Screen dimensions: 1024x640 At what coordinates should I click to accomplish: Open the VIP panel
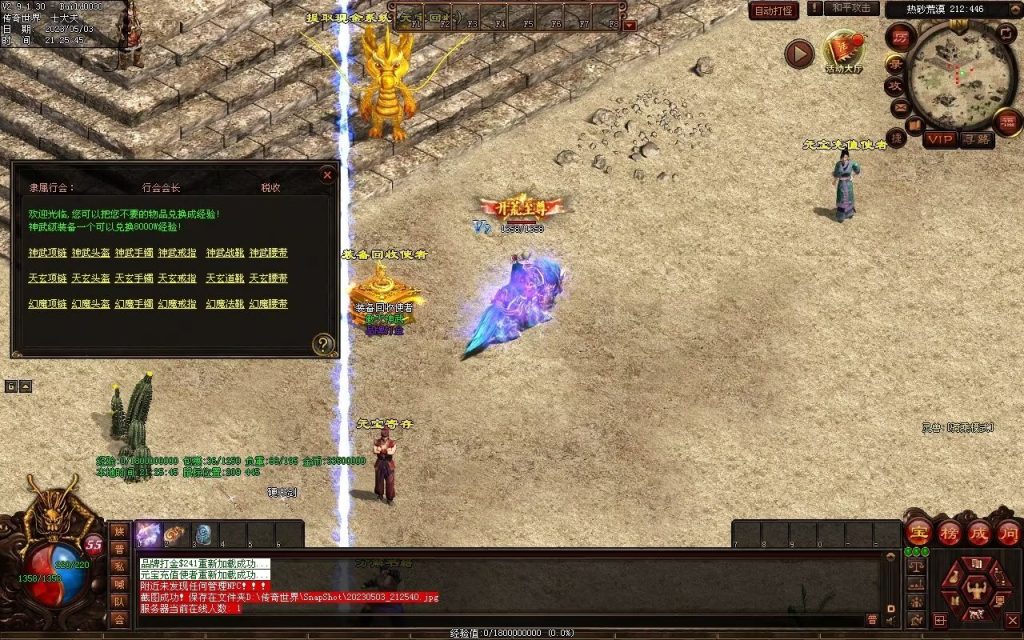pyautogui.click(x=938, y=139)
